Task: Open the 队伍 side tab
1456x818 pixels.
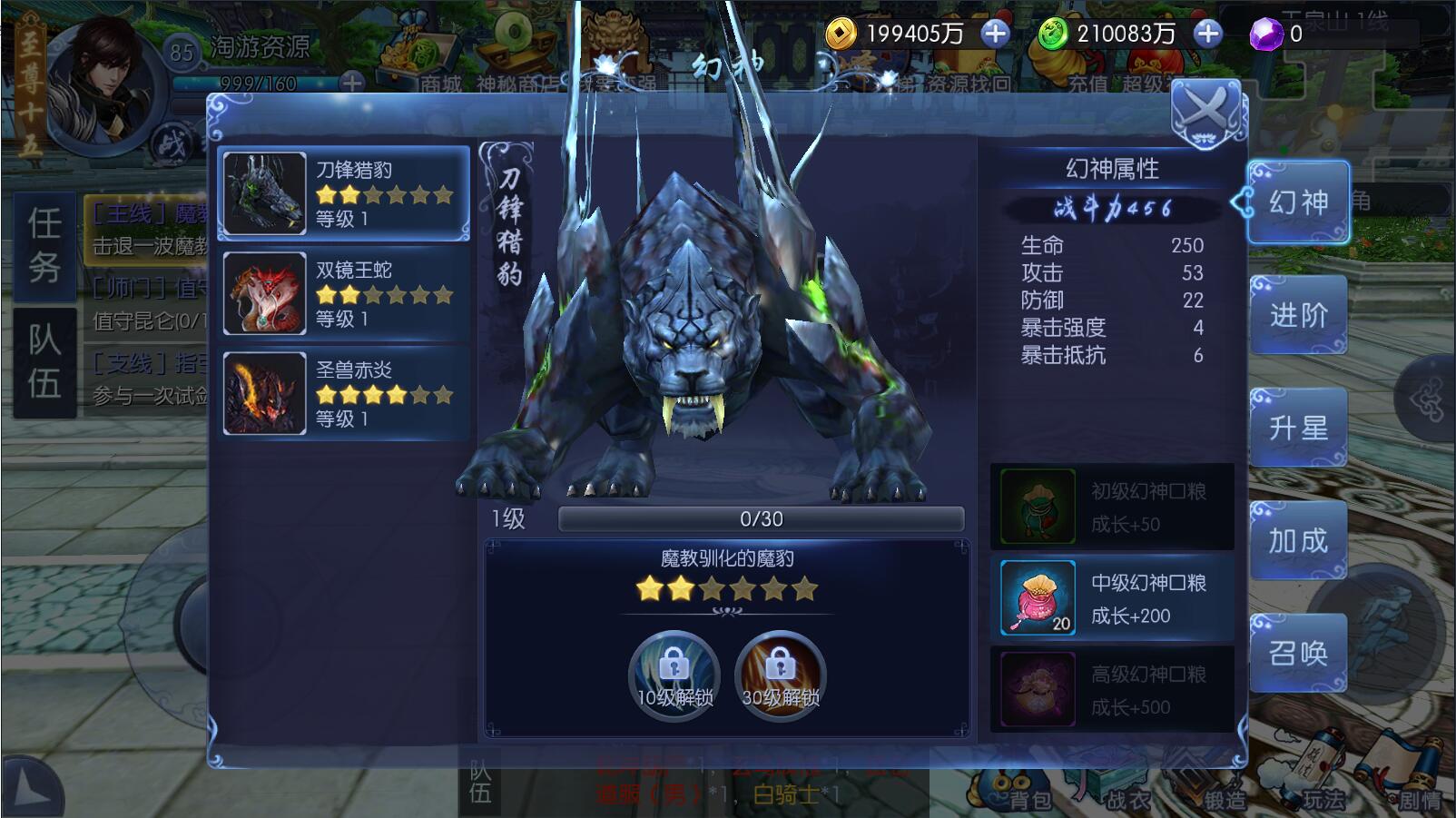Action: point(44,361)
